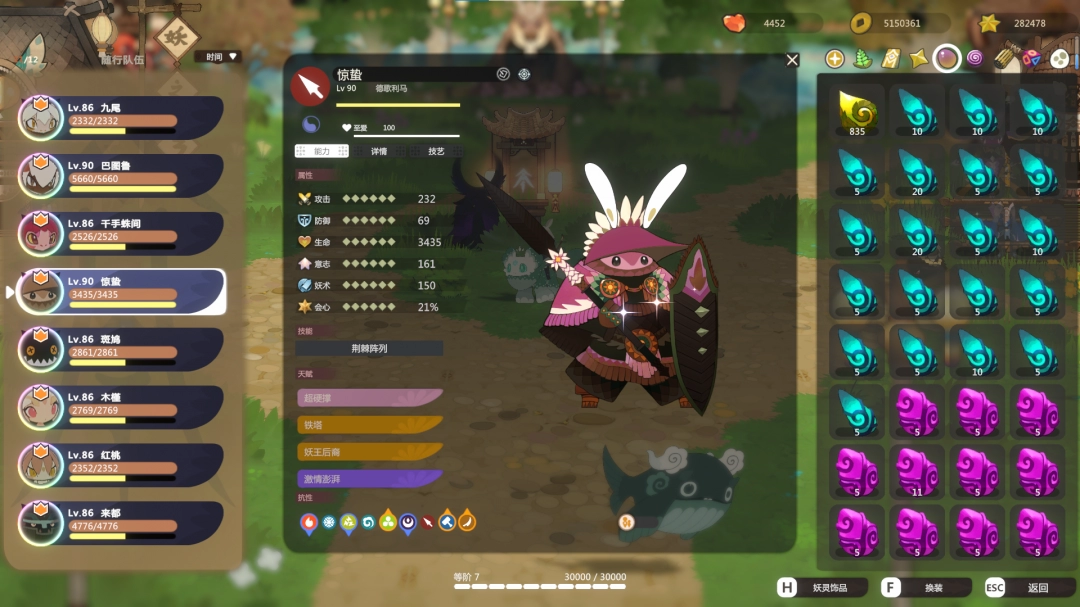Open the 时间 sort dropdown
Image resolution: width=1080 pixels, height=607 pixels.
coord(218,57)
